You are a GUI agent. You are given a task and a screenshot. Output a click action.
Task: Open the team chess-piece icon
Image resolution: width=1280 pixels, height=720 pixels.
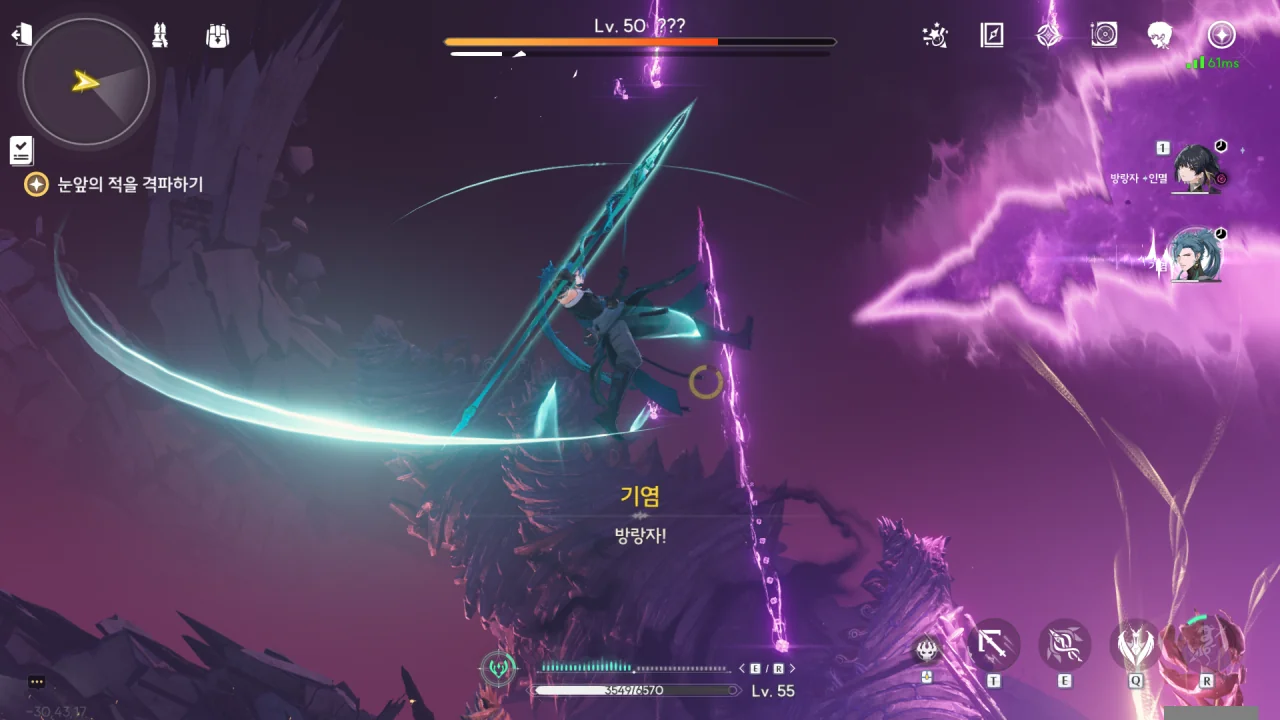159,36
